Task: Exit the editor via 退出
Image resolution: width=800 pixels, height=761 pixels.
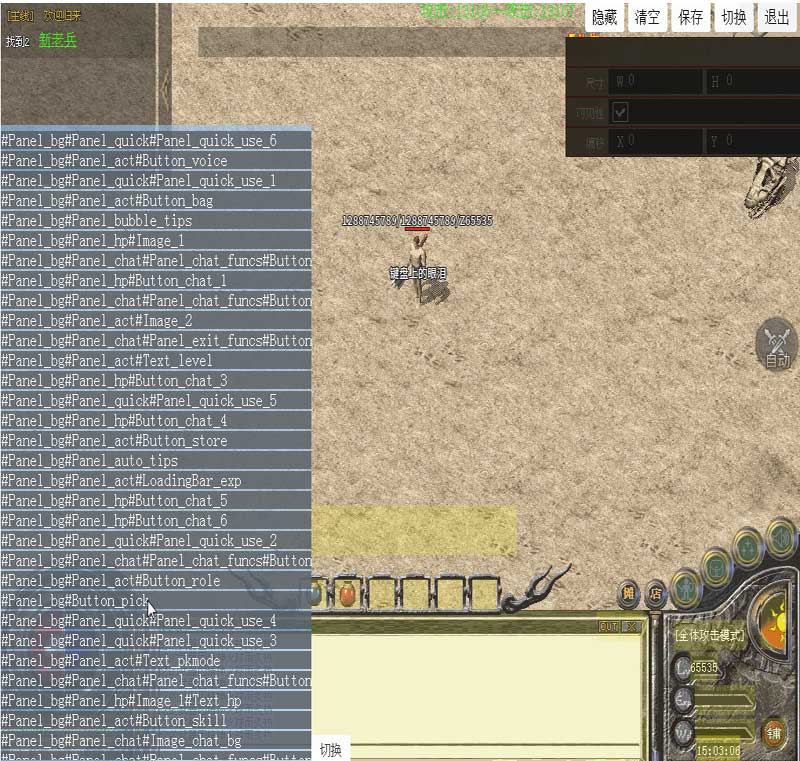Action: (x=777, y=17)
